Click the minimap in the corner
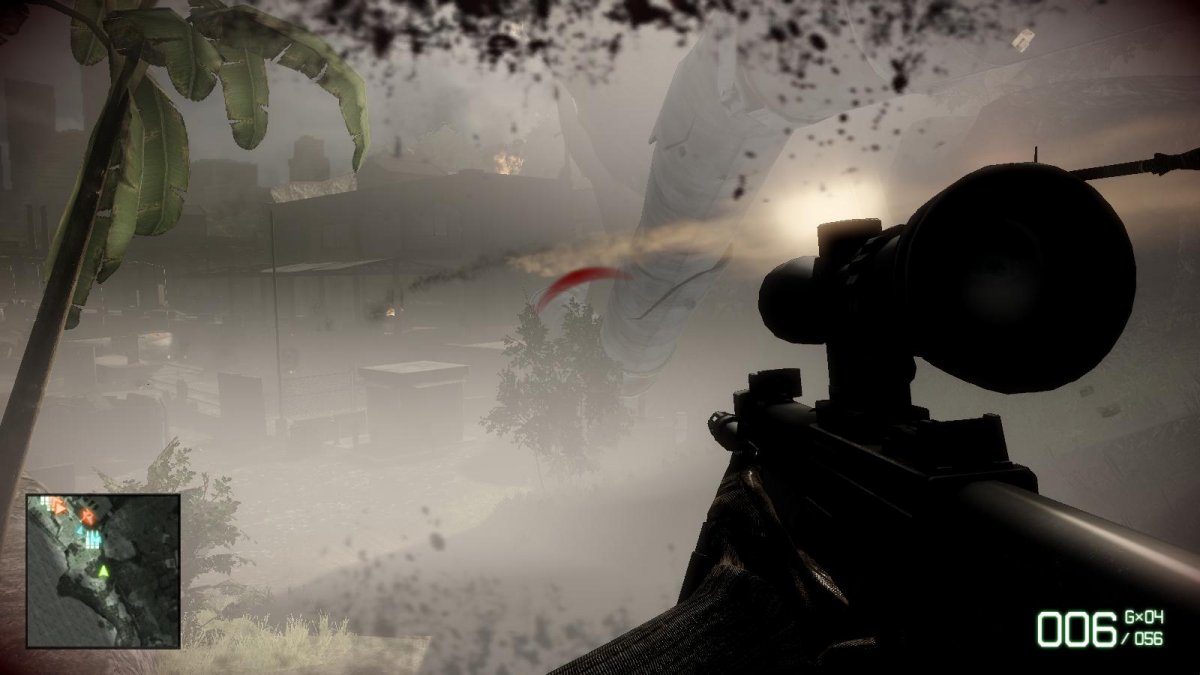The width and height of the screenshot is (1200, 675). pos(103,570)
